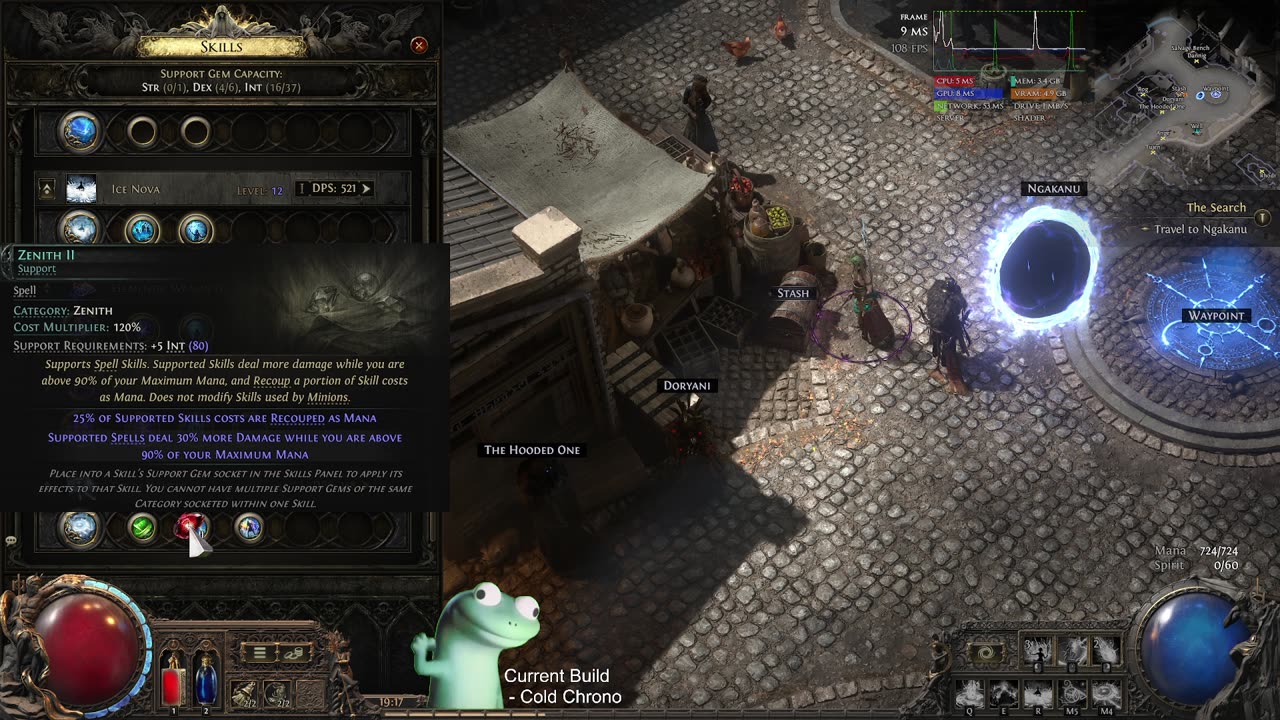Image resolution: width=1280 pixels, height=720 pixels.
Task: Close the Skills panel
Action: (419, 45)
